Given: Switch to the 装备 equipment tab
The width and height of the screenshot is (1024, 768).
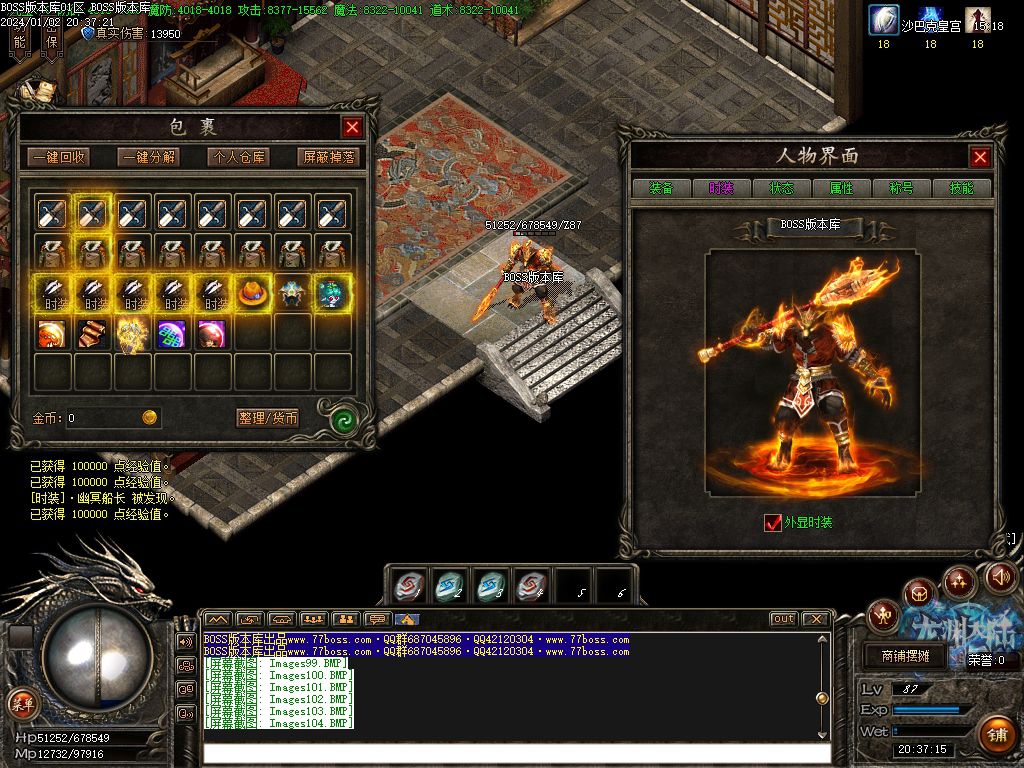Looking at the screenshot, I should coord(661,188).
